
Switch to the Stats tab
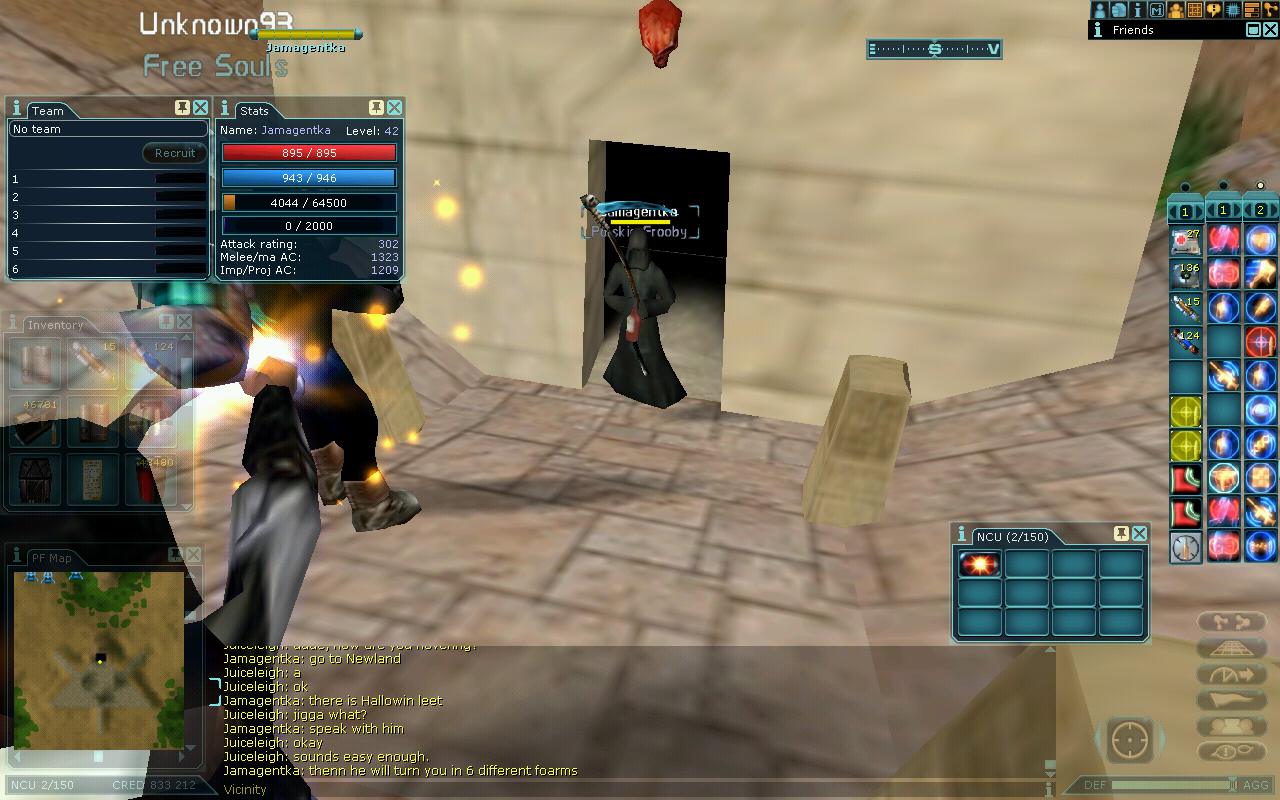pos(255,111)
